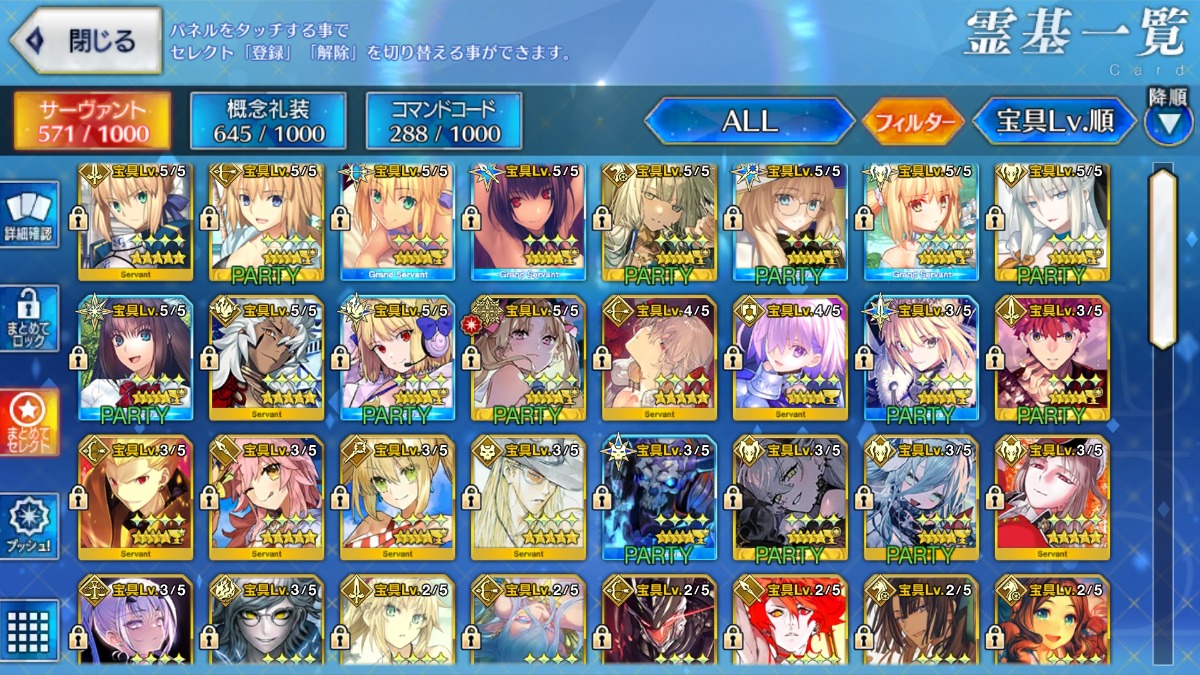Image resolution: width=1200 pixels, height=675 pixels.
Task: Activate まとめてロック bulk lock mode
Action: click(29, 319)
